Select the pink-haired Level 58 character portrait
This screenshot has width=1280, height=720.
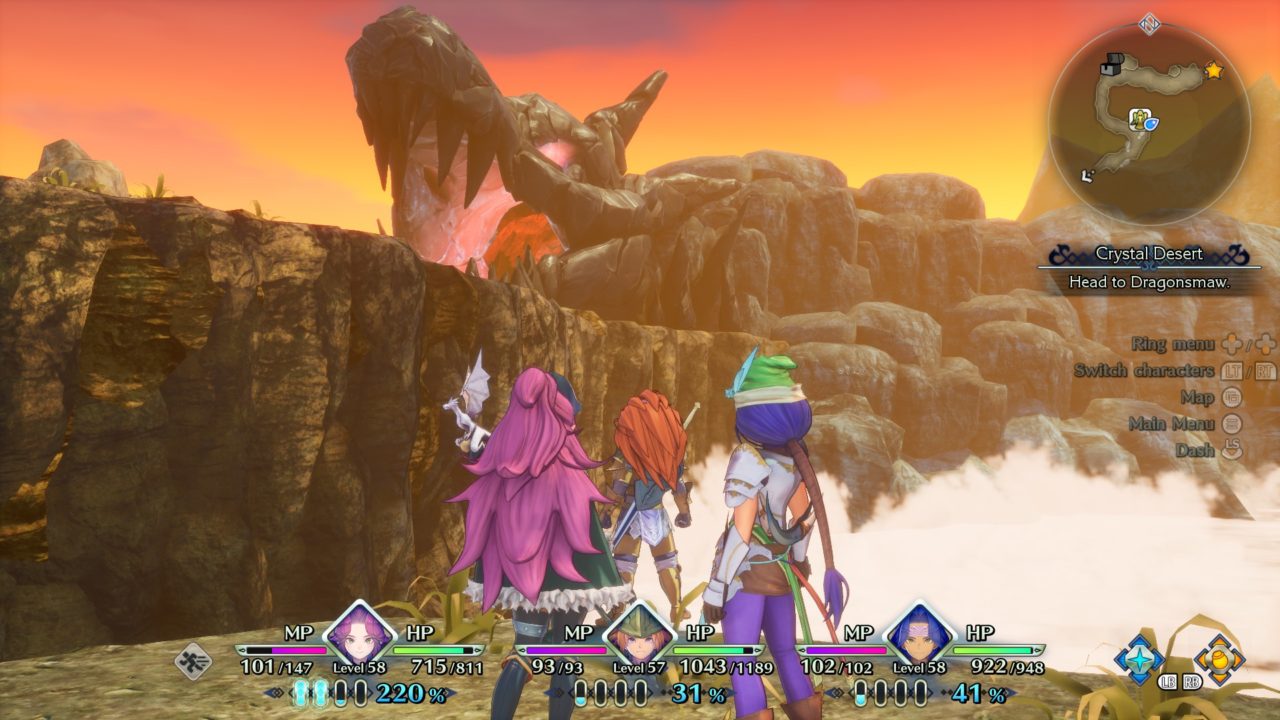(x=358, y=634)
